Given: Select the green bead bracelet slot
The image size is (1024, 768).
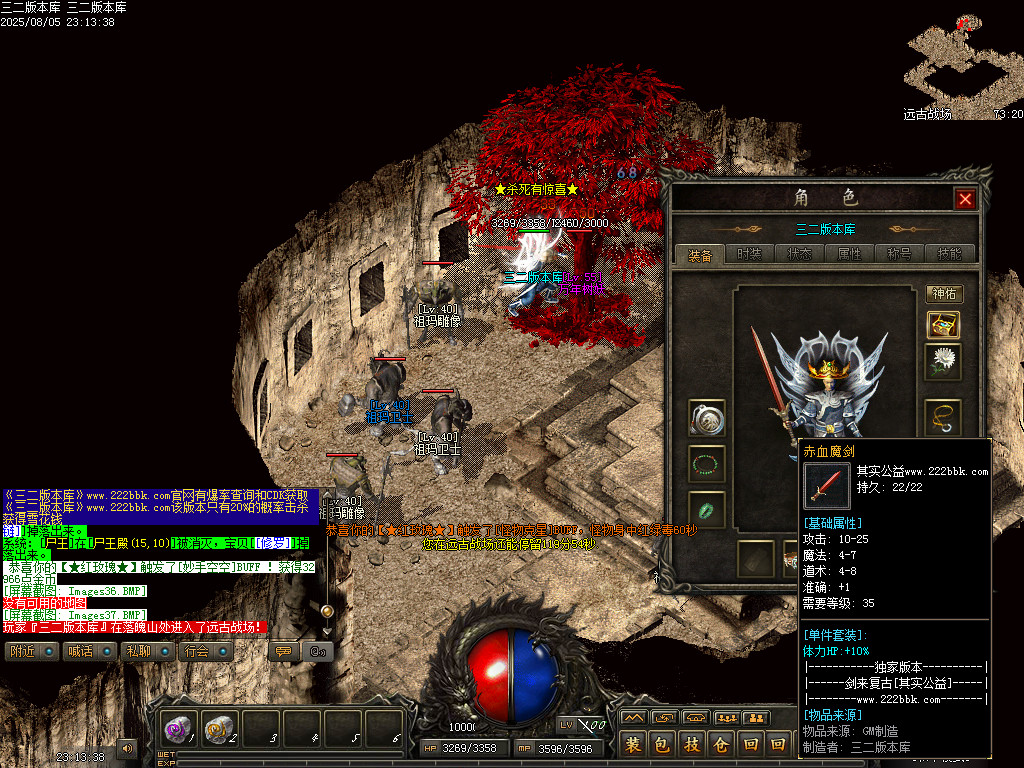Looking at the screenshot, I should coord(707,464).
